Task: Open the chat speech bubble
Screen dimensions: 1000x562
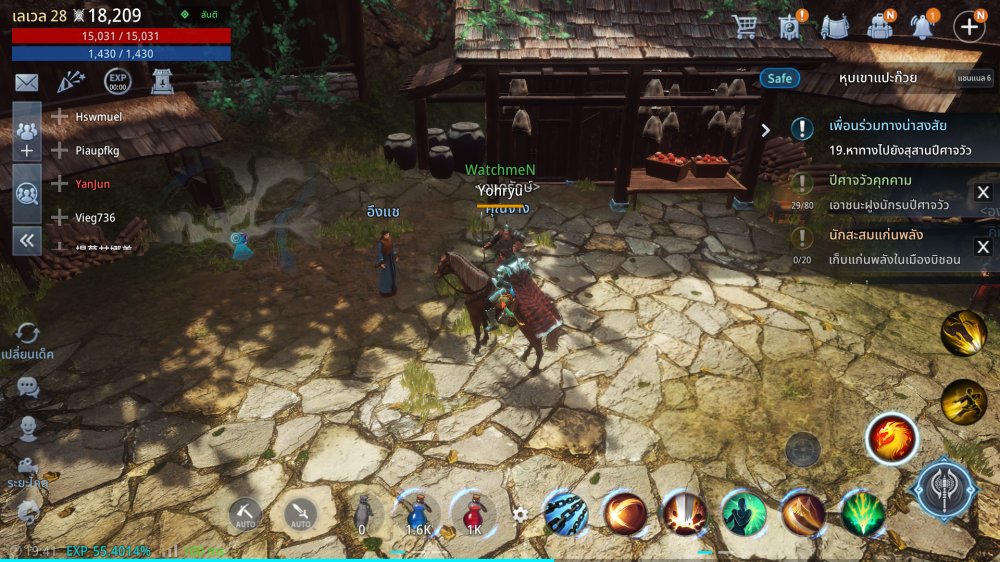Action: click(27, 387)
